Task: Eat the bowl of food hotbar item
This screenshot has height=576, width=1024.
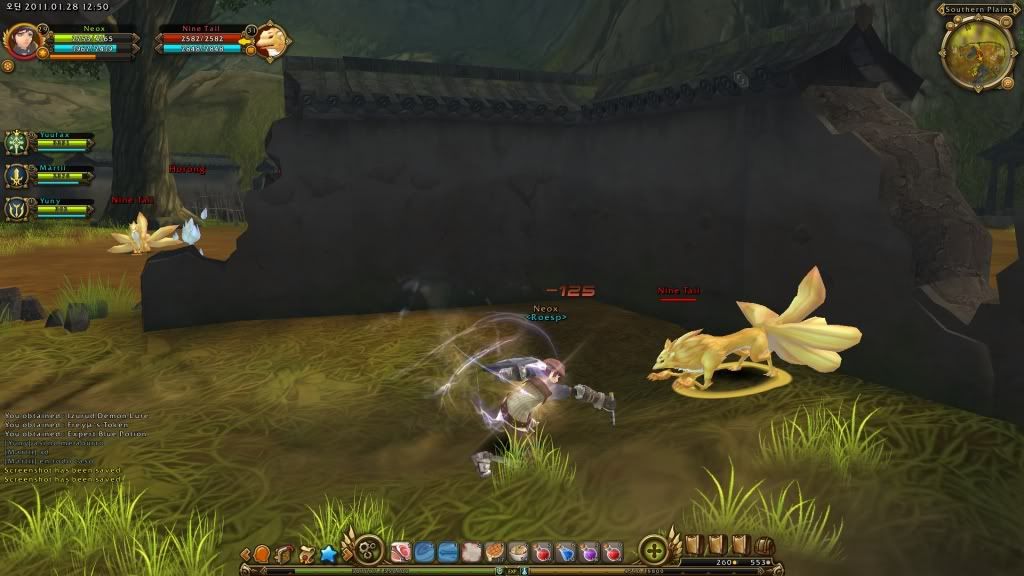Action: [x=518, y=552]
